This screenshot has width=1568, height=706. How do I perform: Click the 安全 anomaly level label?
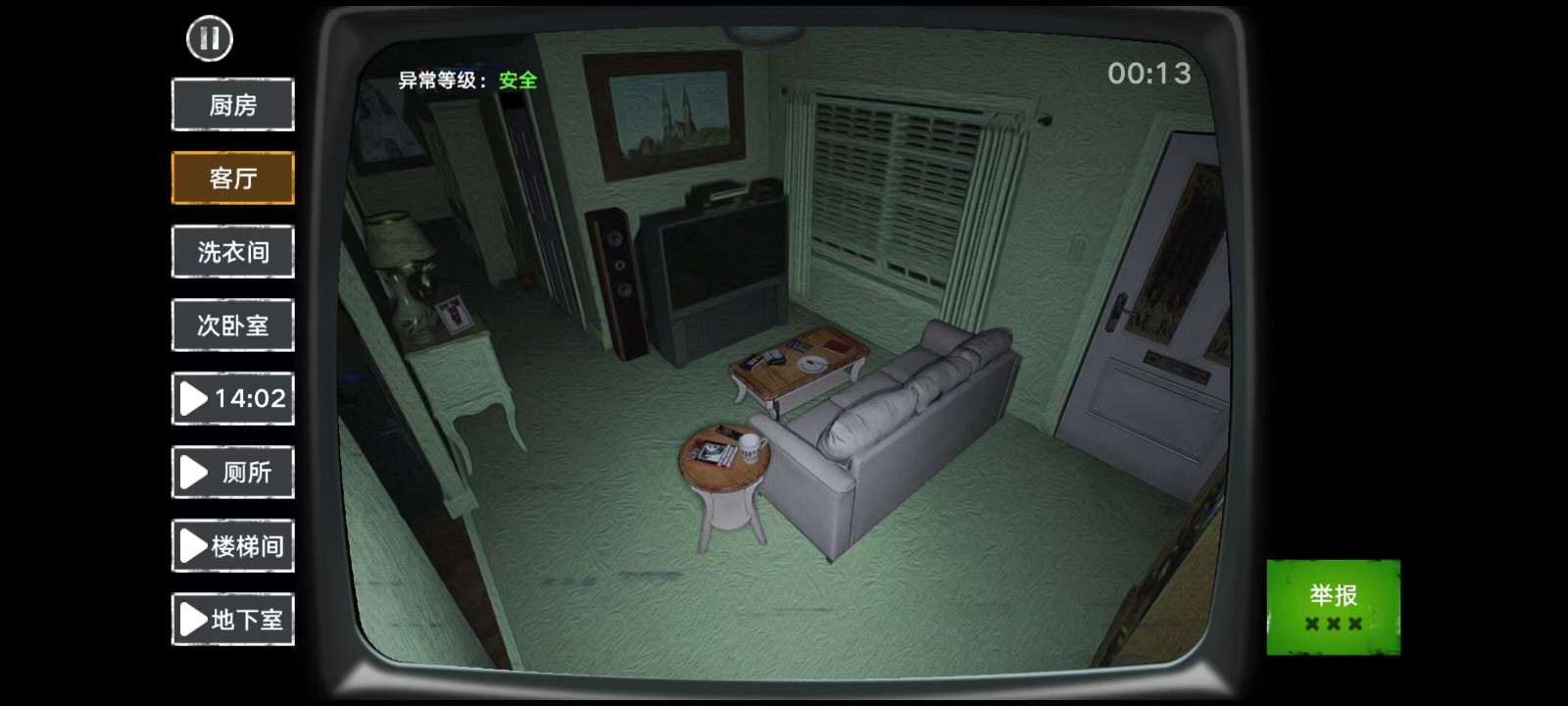click(519, 81)
